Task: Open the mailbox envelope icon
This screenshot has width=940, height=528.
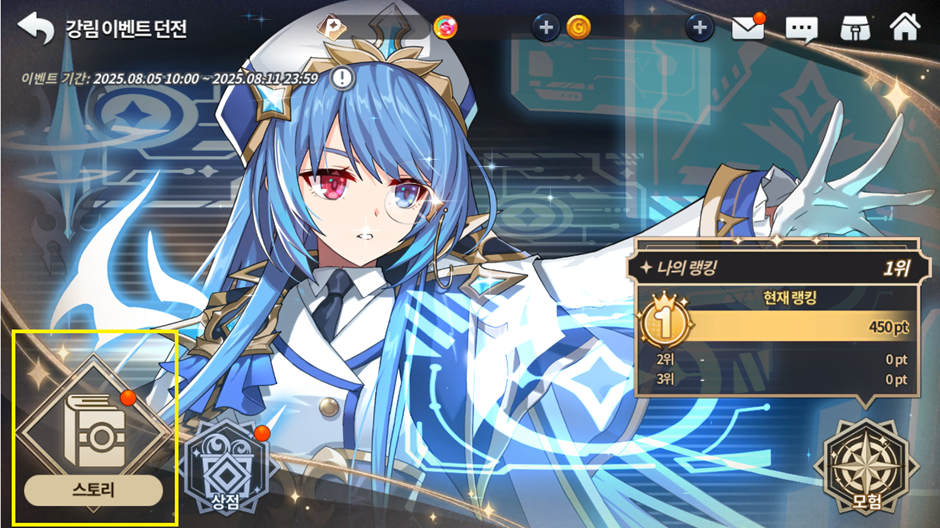Action: pyautogui.click(x=747, y=28)
